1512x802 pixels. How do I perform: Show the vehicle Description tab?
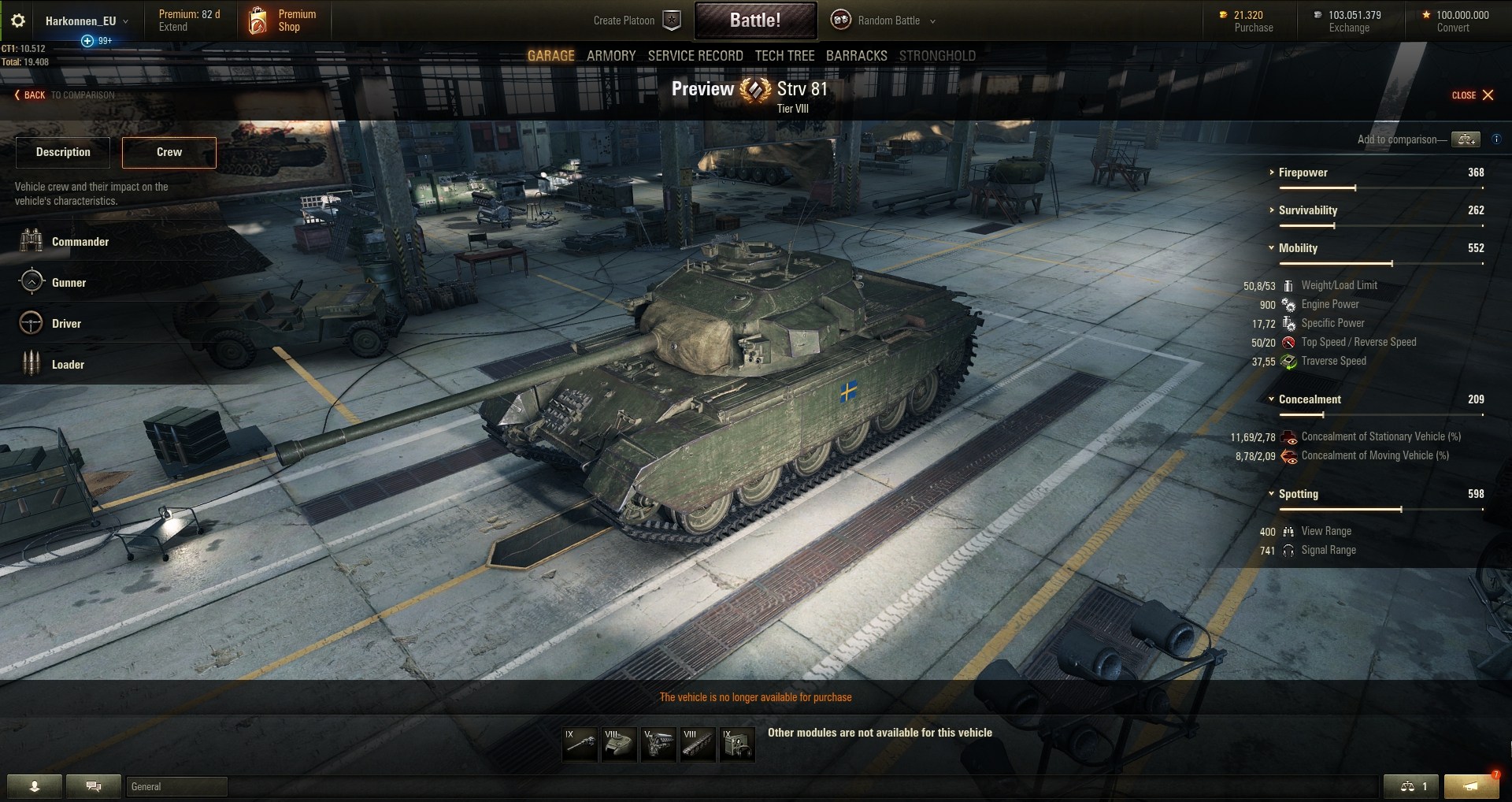63,152
